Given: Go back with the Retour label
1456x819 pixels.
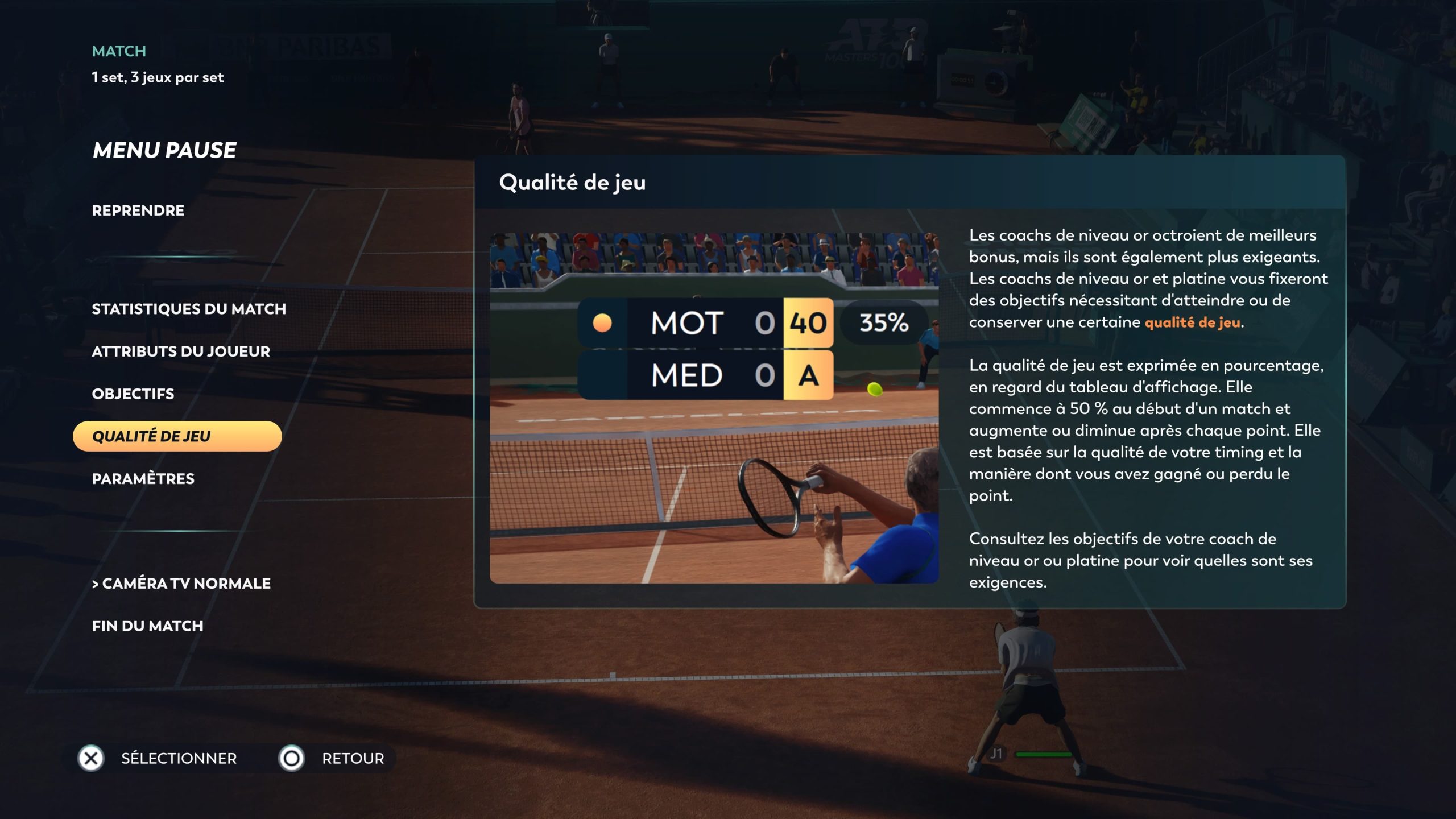Looking at the screenshot, I should click(x=353, y=758).
